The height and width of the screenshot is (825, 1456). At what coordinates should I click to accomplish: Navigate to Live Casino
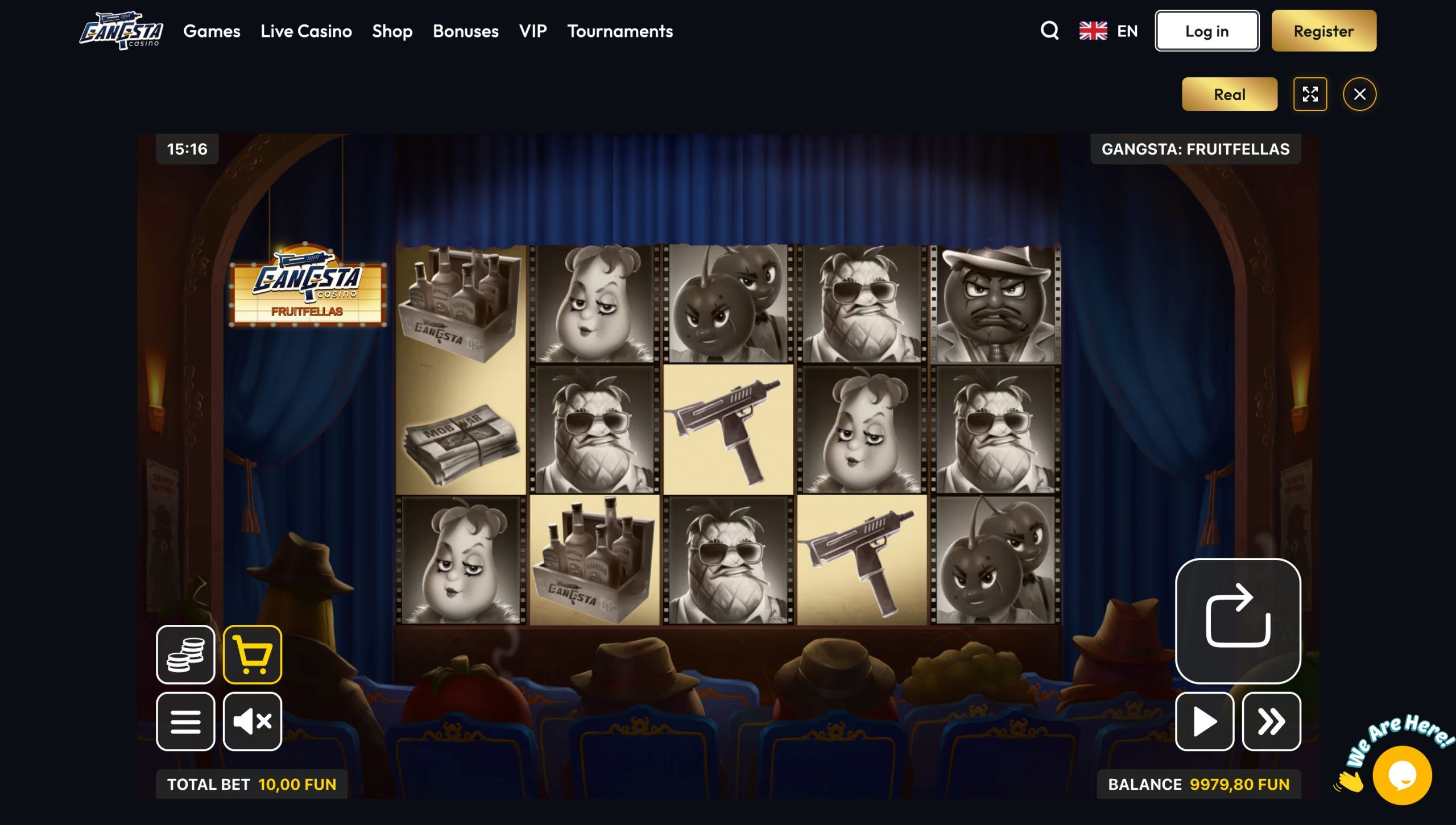tap(305, 31)
